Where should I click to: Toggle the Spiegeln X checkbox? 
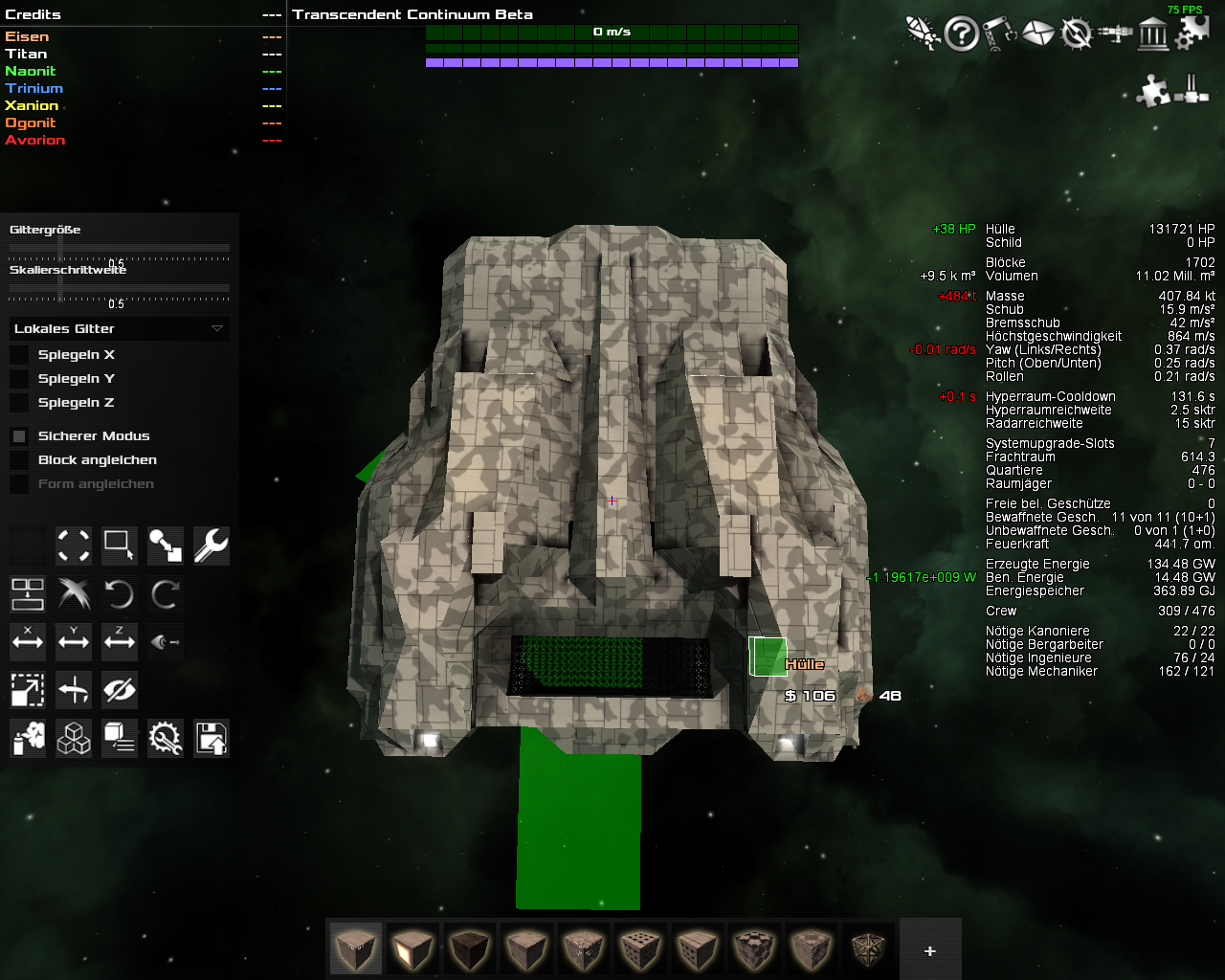pos(19,355)
